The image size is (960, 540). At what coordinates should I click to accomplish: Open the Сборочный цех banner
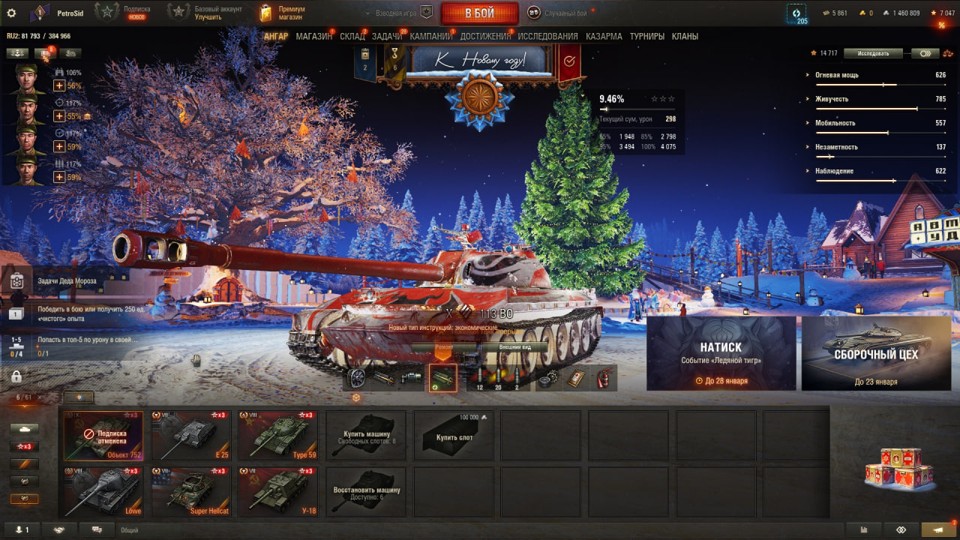point(876,353)
